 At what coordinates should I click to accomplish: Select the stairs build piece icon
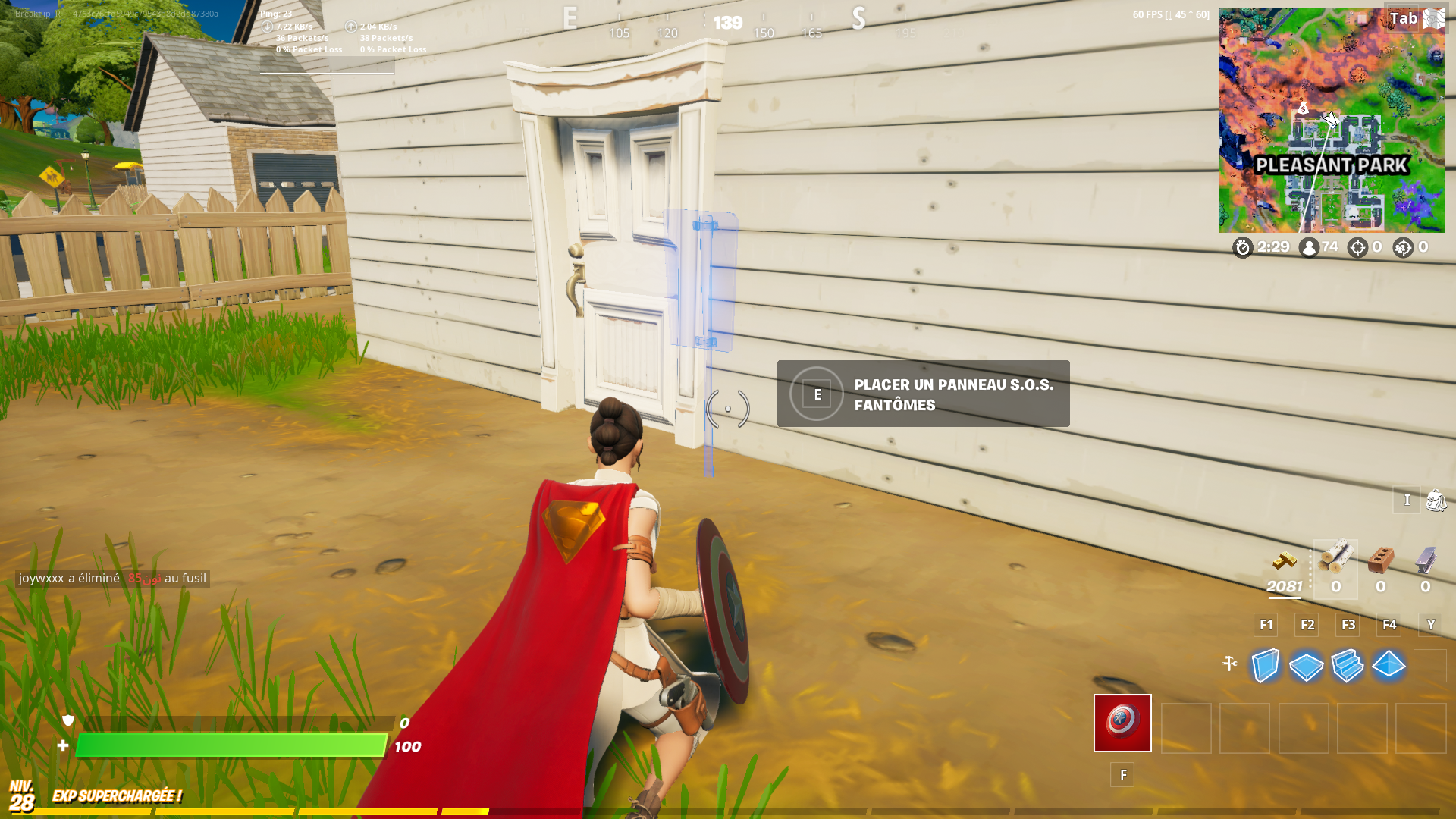[1347, 666]
